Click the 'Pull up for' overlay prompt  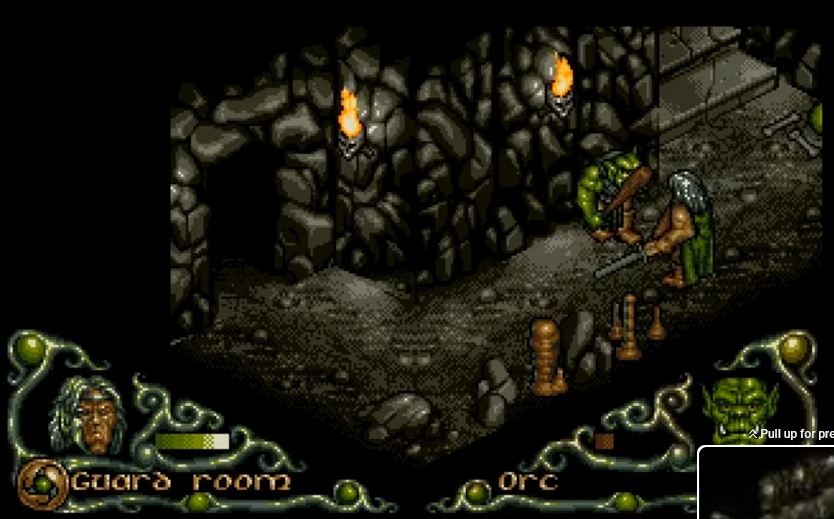[x=791, y=434]
